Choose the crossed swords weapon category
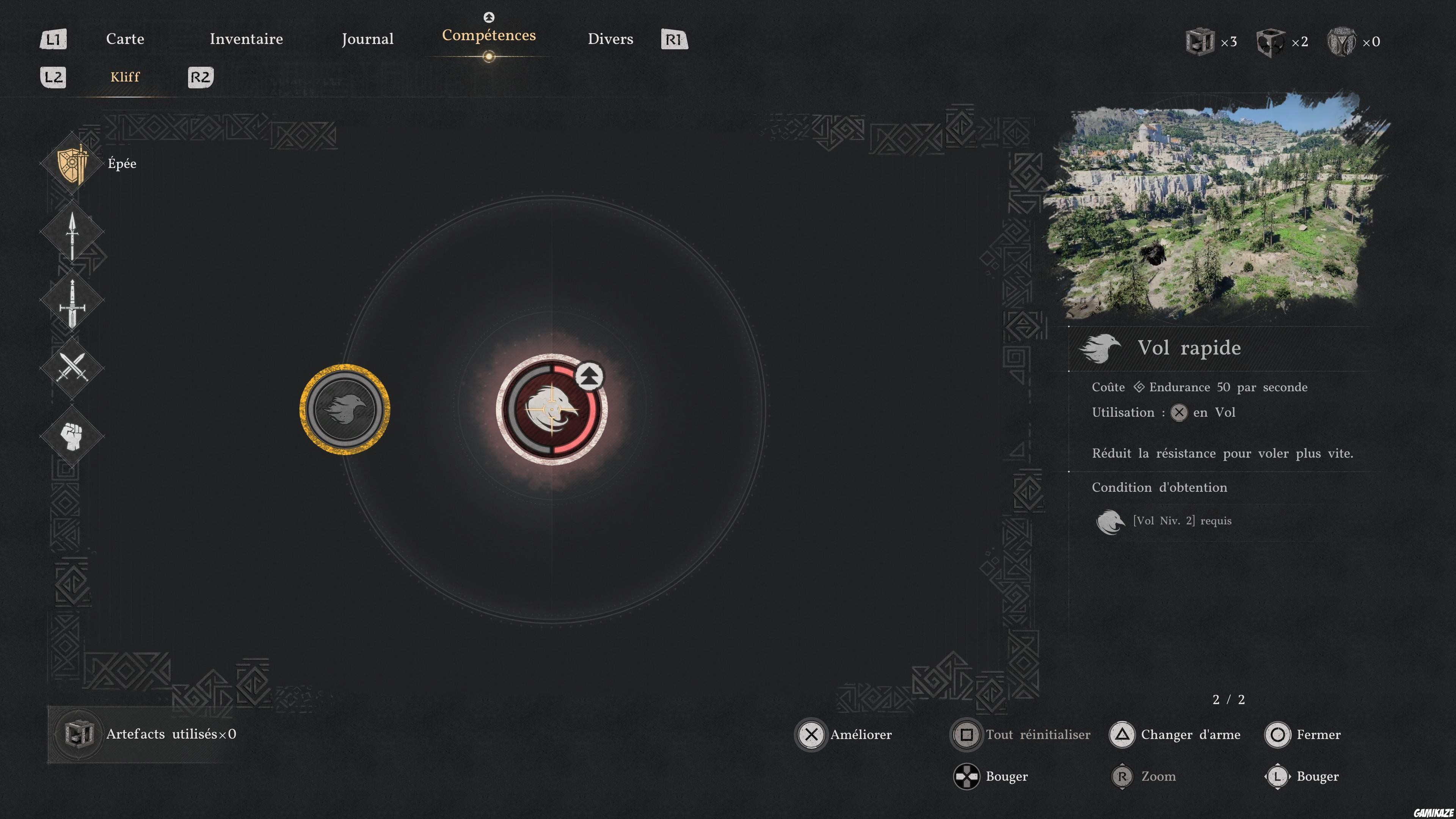 click(72, 368)
